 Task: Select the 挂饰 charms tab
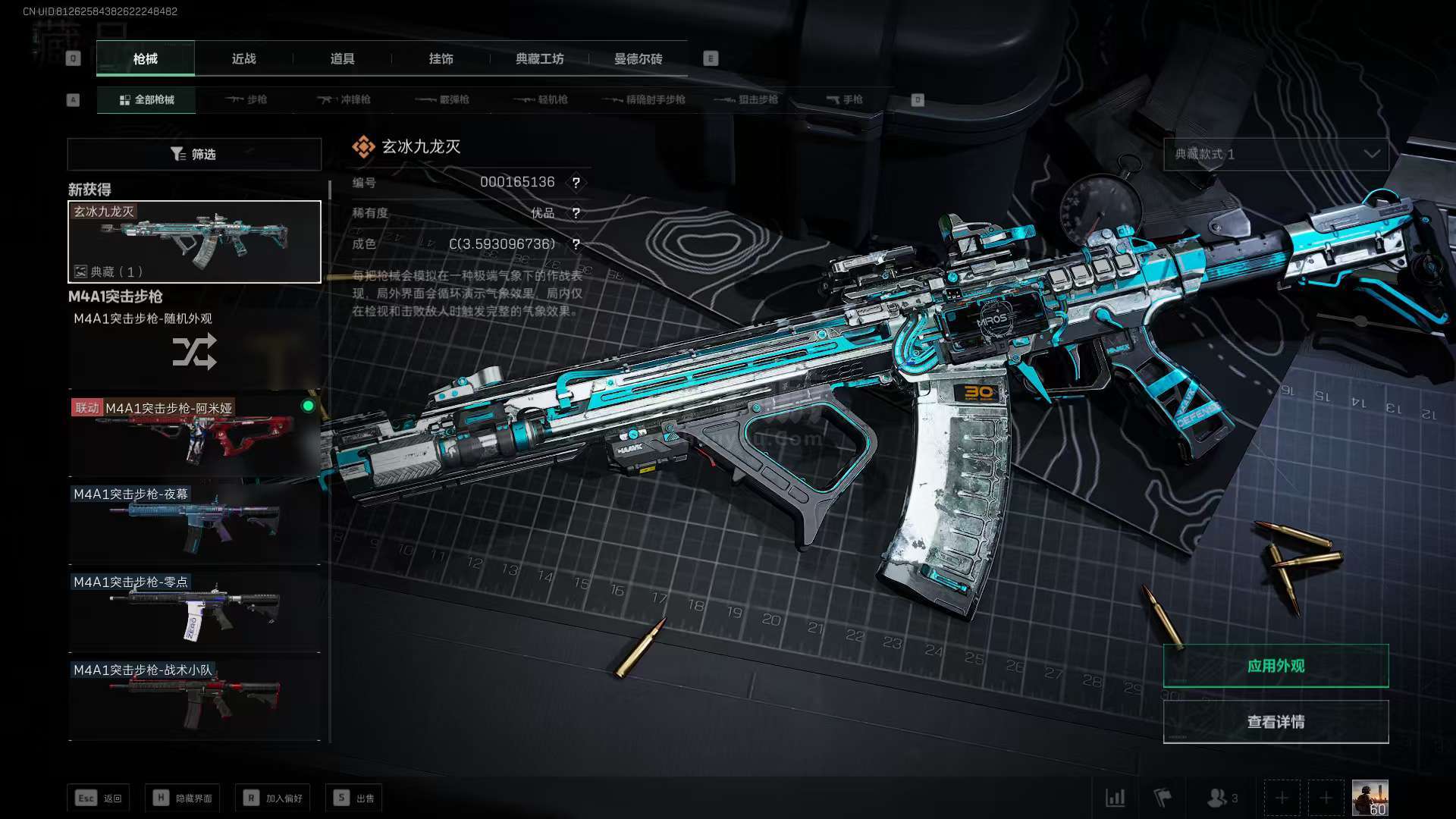coord(441,58)
